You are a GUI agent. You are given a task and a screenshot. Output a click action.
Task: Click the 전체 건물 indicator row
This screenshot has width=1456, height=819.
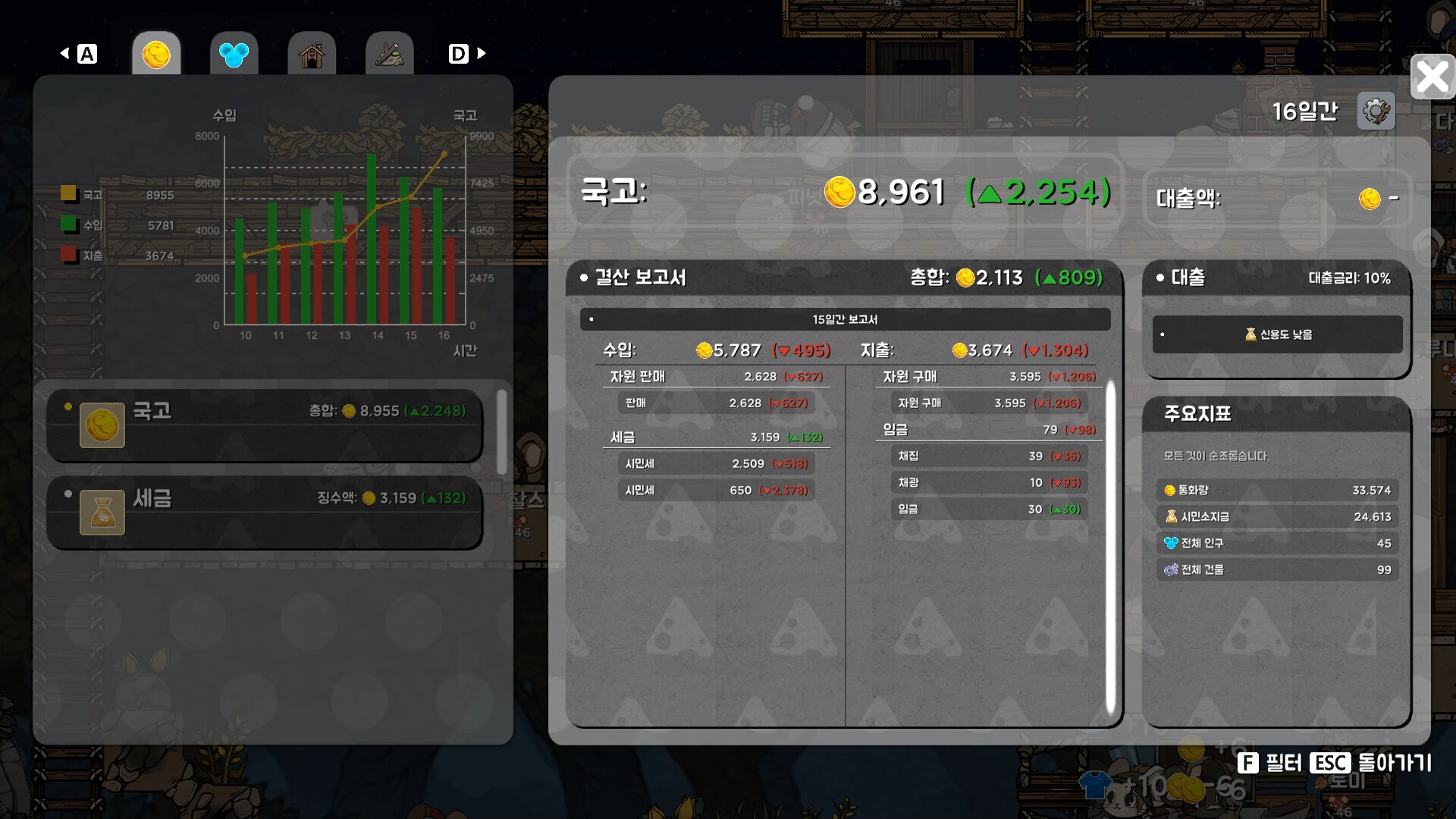(1277, 570)
